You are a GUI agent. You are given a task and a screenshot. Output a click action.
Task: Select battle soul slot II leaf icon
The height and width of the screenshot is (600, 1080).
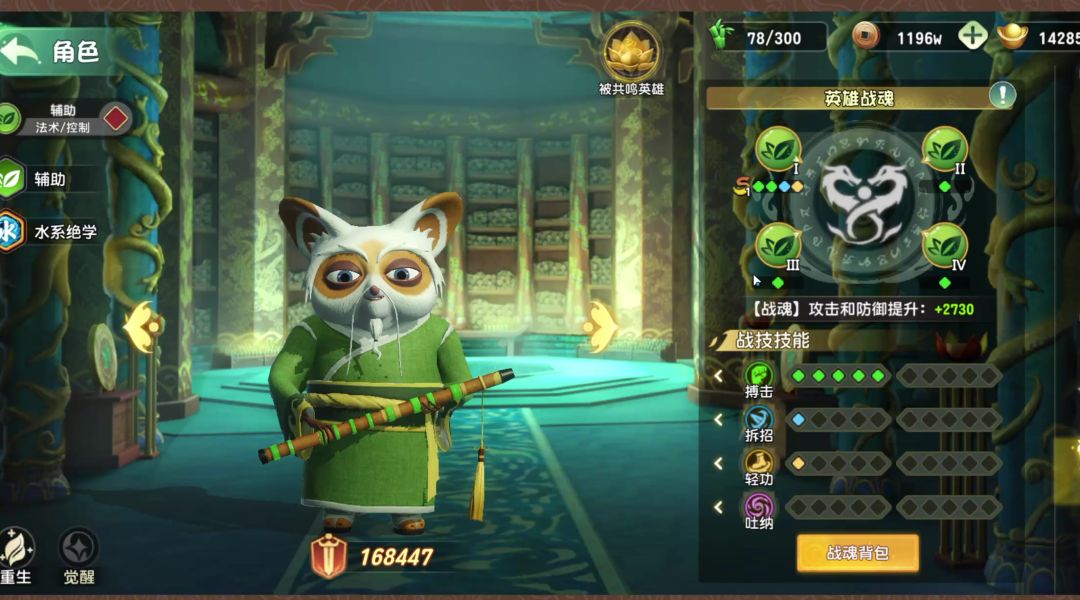pyautogui.click(x=944, y=150)
